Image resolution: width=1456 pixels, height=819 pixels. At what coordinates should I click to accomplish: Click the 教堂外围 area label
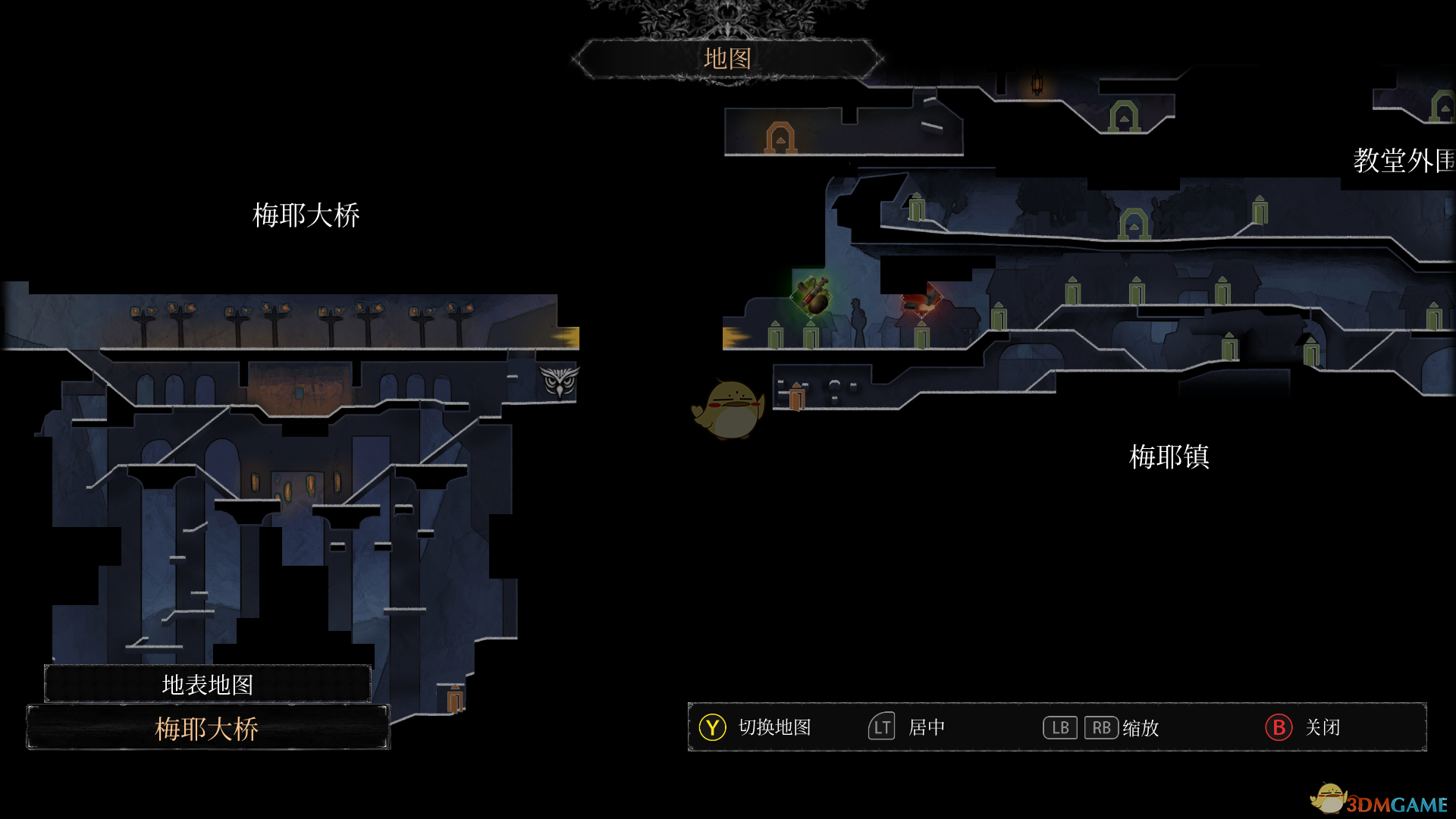(1403, 161)
